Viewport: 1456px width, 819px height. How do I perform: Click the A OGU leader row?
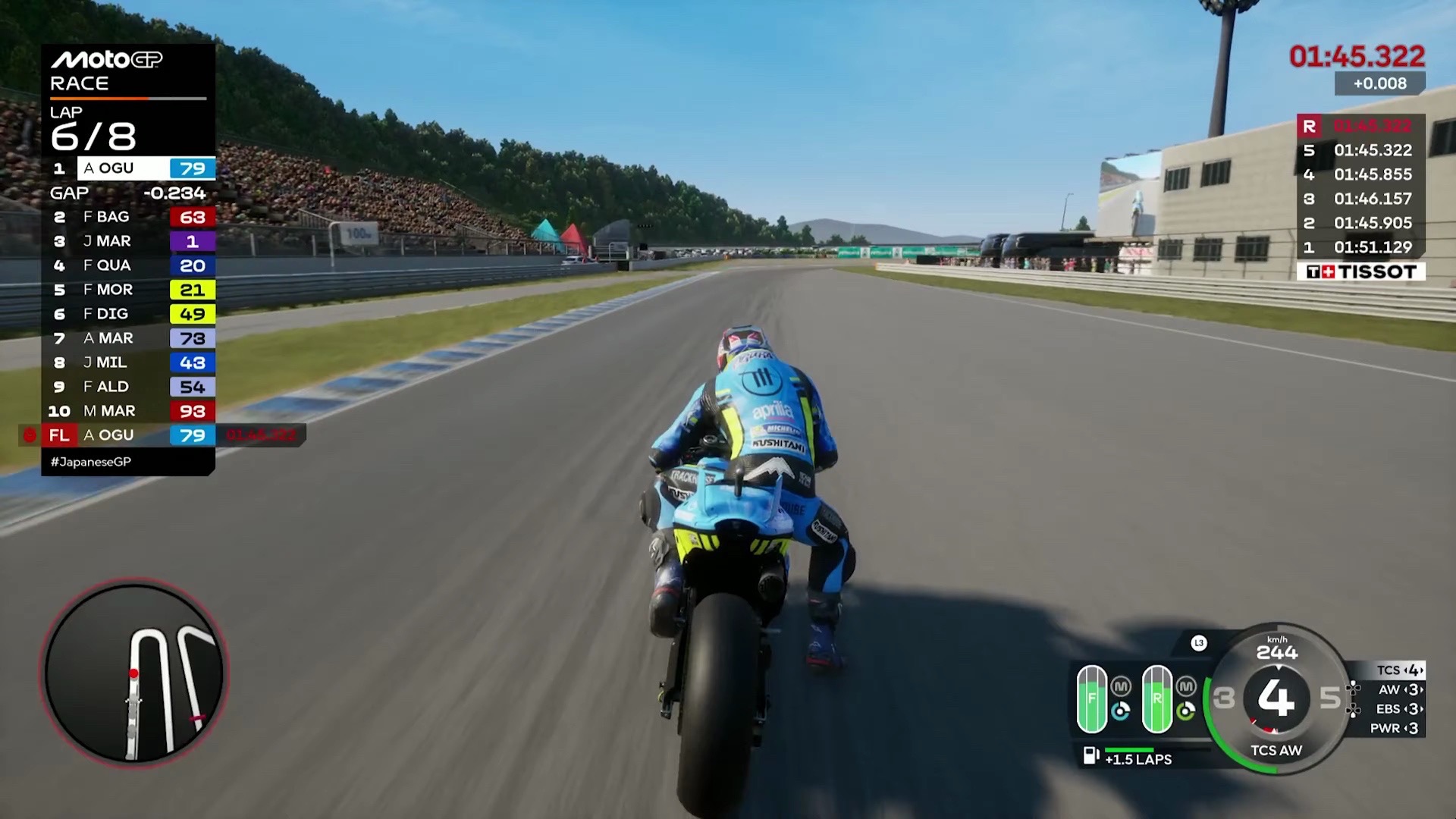click(x=129, y=168)
